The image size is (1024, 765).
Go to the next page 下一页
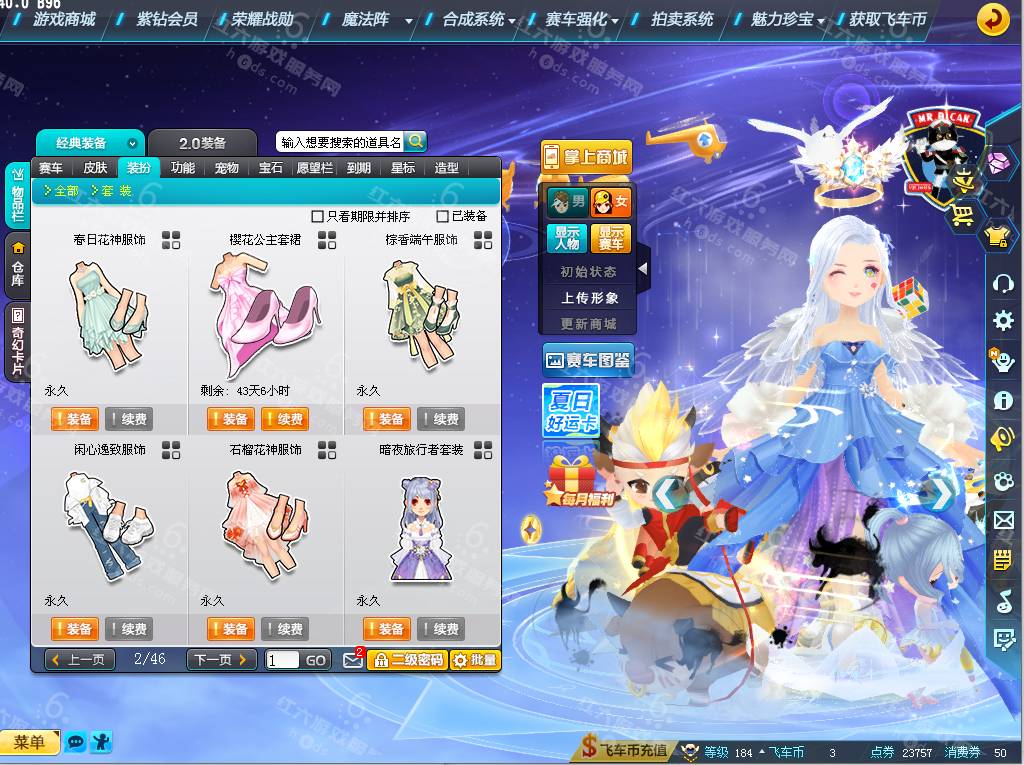(221, 660)
